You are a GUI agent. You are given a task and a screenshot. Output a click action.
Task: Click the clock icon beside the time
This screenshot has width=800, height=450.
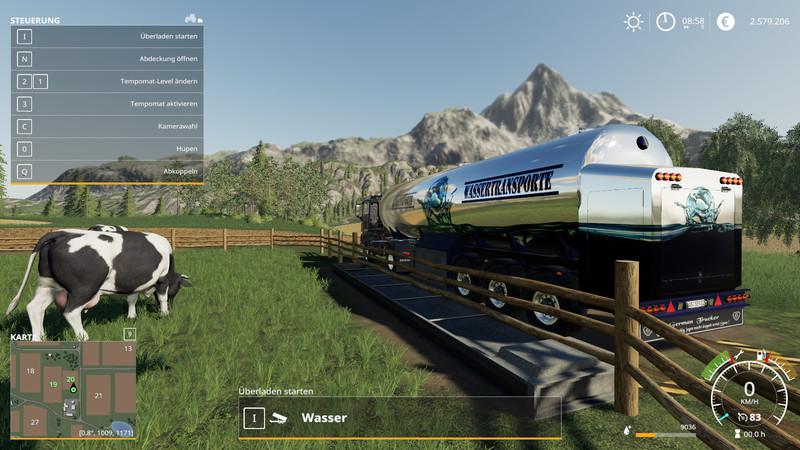(665, 21)
